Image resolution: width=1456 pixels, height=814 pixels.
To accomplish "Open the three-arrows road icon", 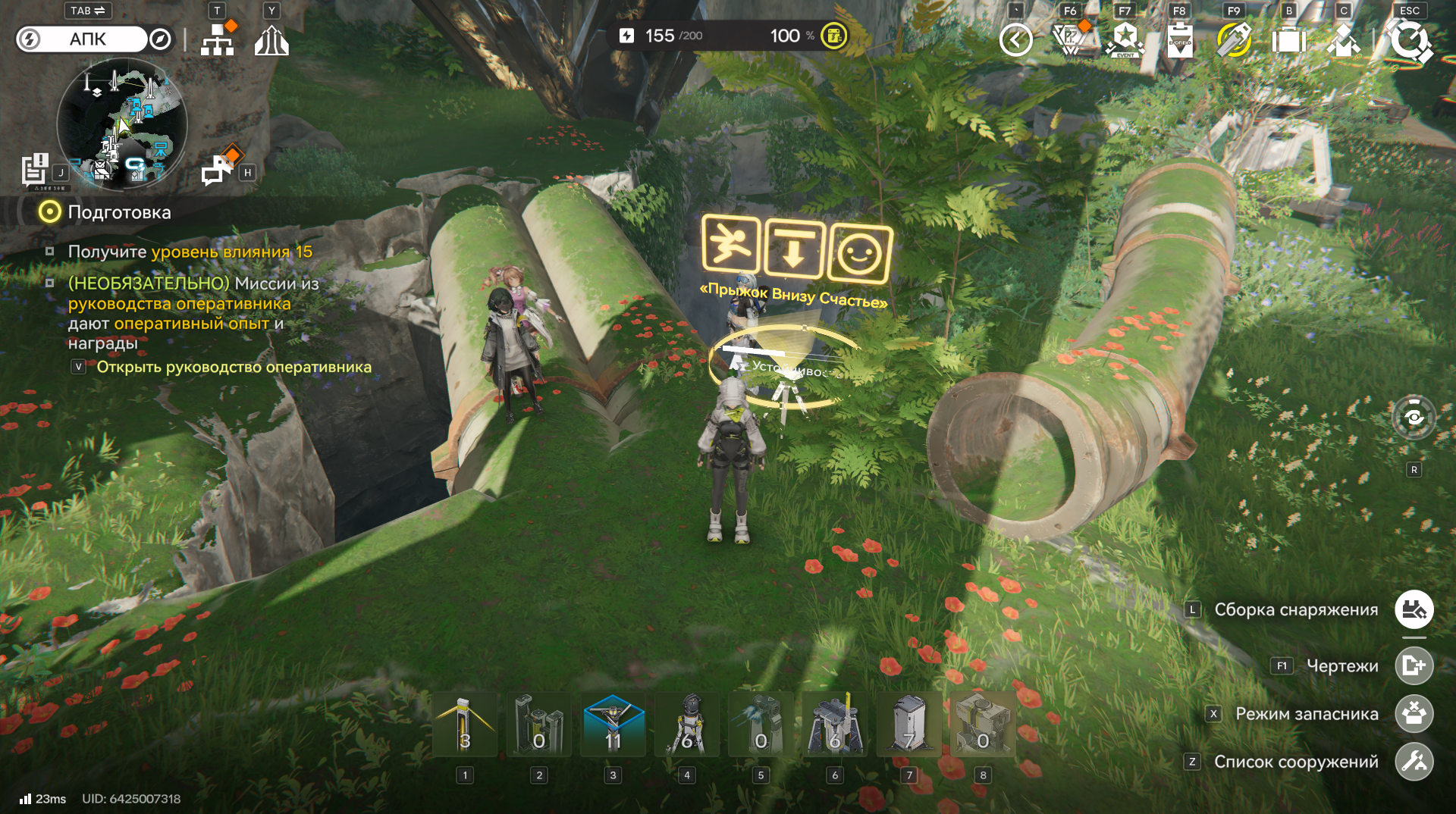I will click(x=271, y=41).
